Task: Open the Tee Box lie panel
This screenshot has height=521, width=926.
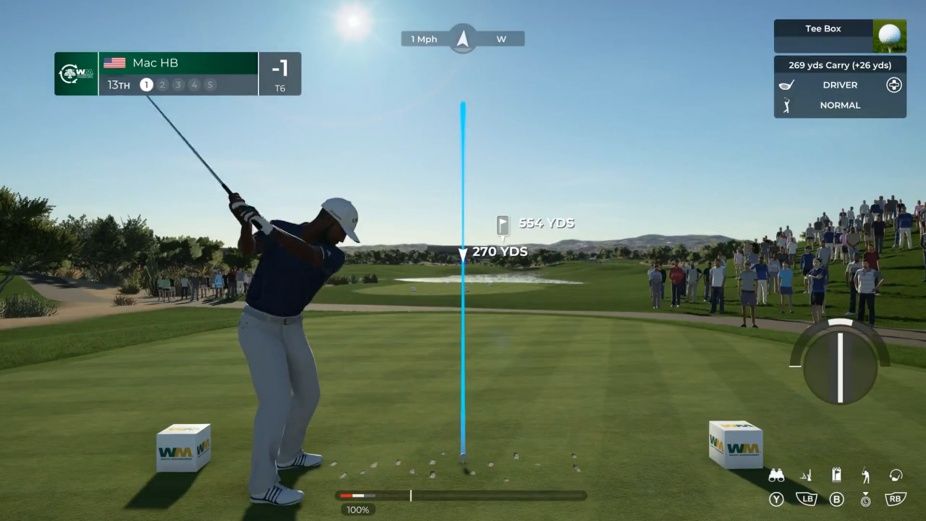Action: click(x=823, y=30)
